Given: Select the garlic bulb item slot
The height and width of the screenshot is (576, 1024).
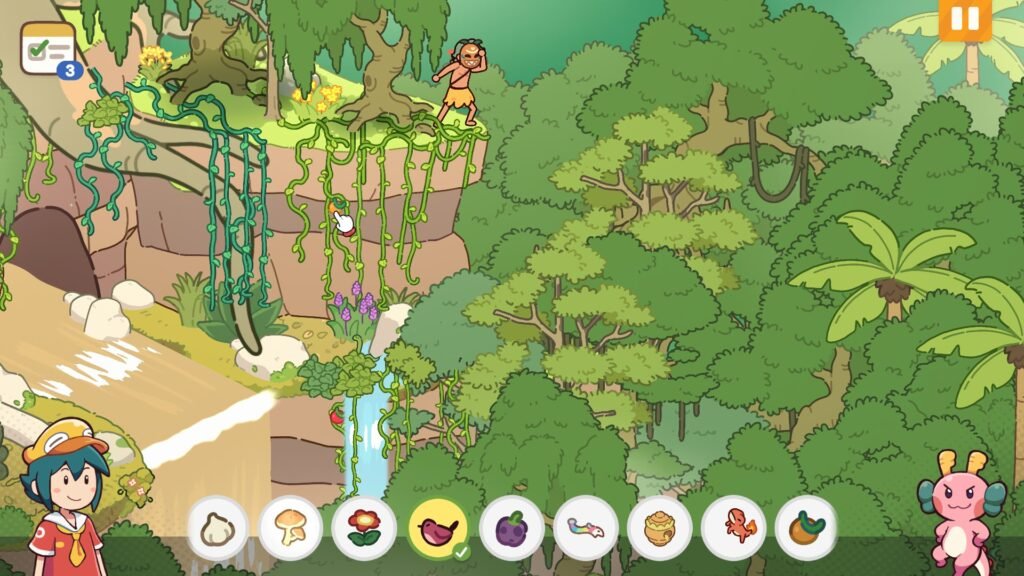Looking at the screenshot, I should [217, 528].
